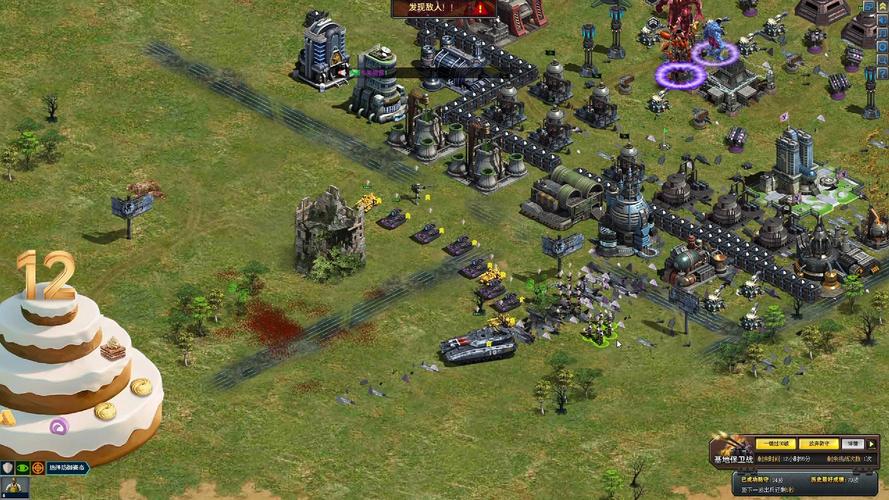Click the blue arrow-shaped label beside the crosshair icon
Image resolution: width=889 pixels, height=500 pixels.
[x=68, y=467]
